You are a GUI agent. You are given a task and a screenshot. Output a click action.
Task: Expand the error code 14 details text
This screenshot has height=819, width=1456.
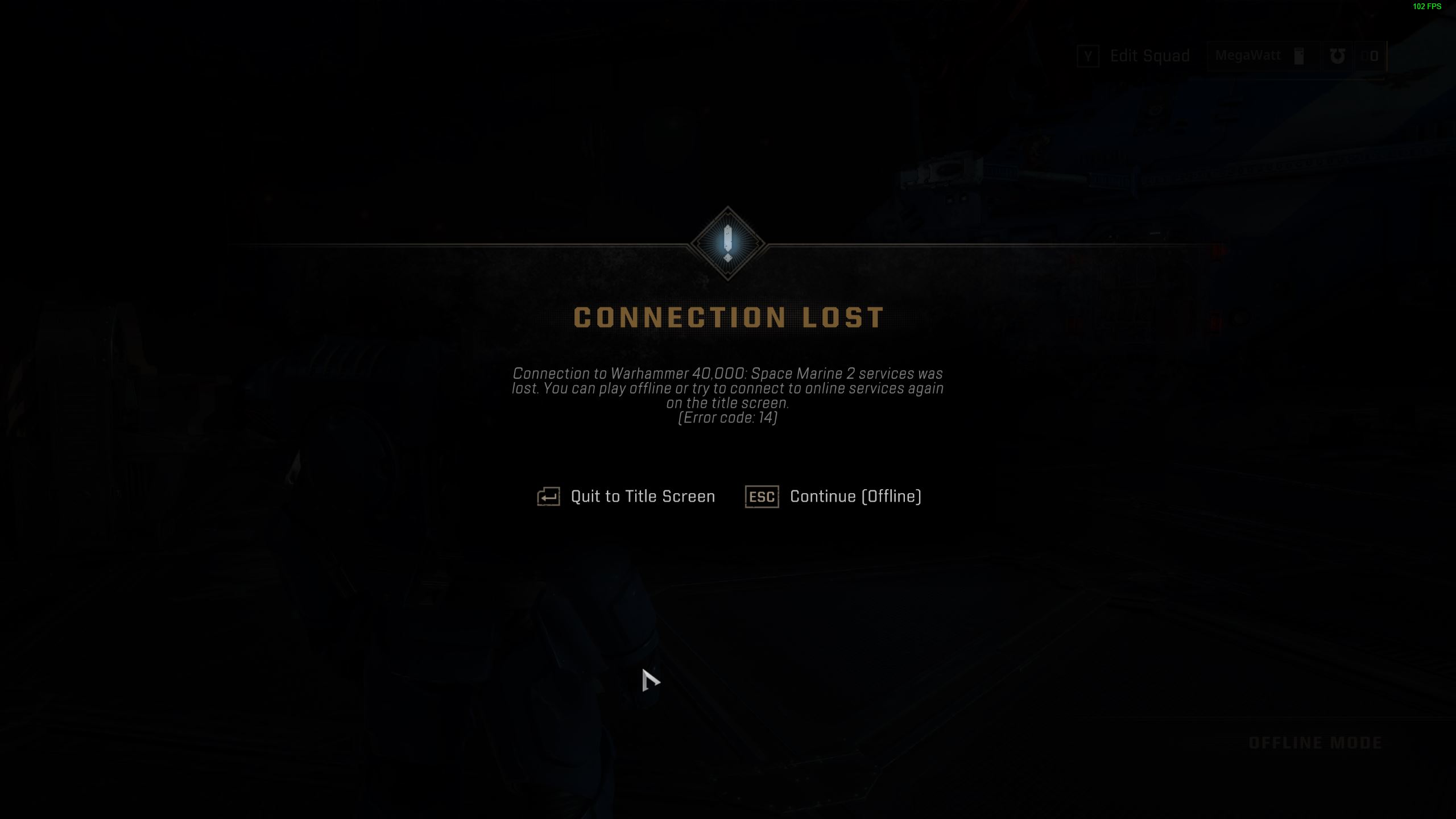coord(728,417)
